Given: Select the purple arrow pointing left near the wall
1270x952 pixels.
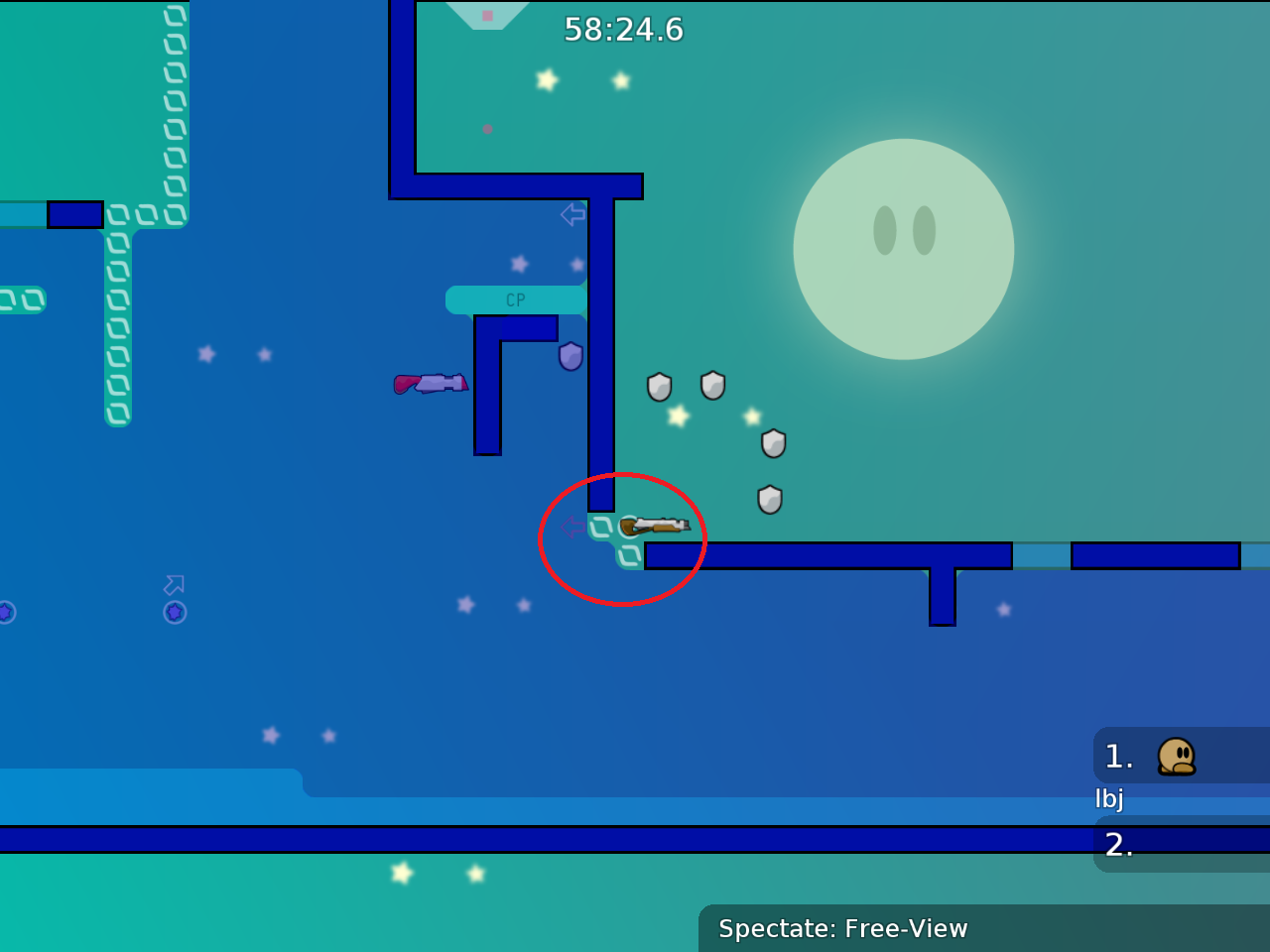Looking at the screenshot, I should [571, 213].
